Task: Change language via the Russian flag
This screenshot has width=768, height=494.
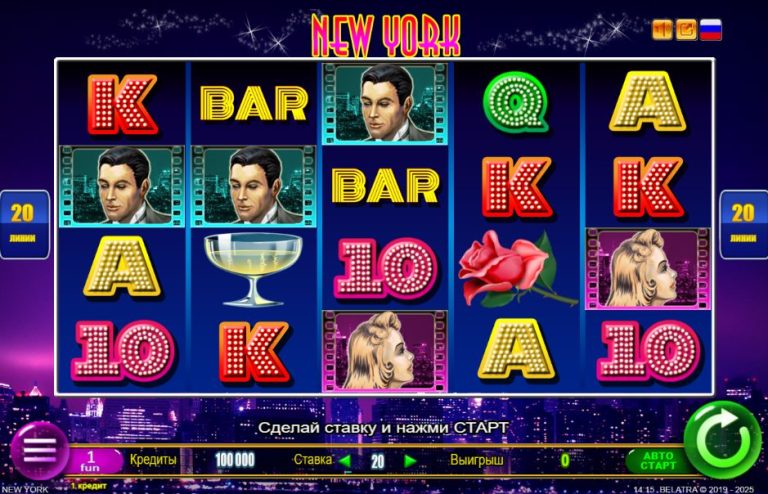Action: click(x=710, y=30)
